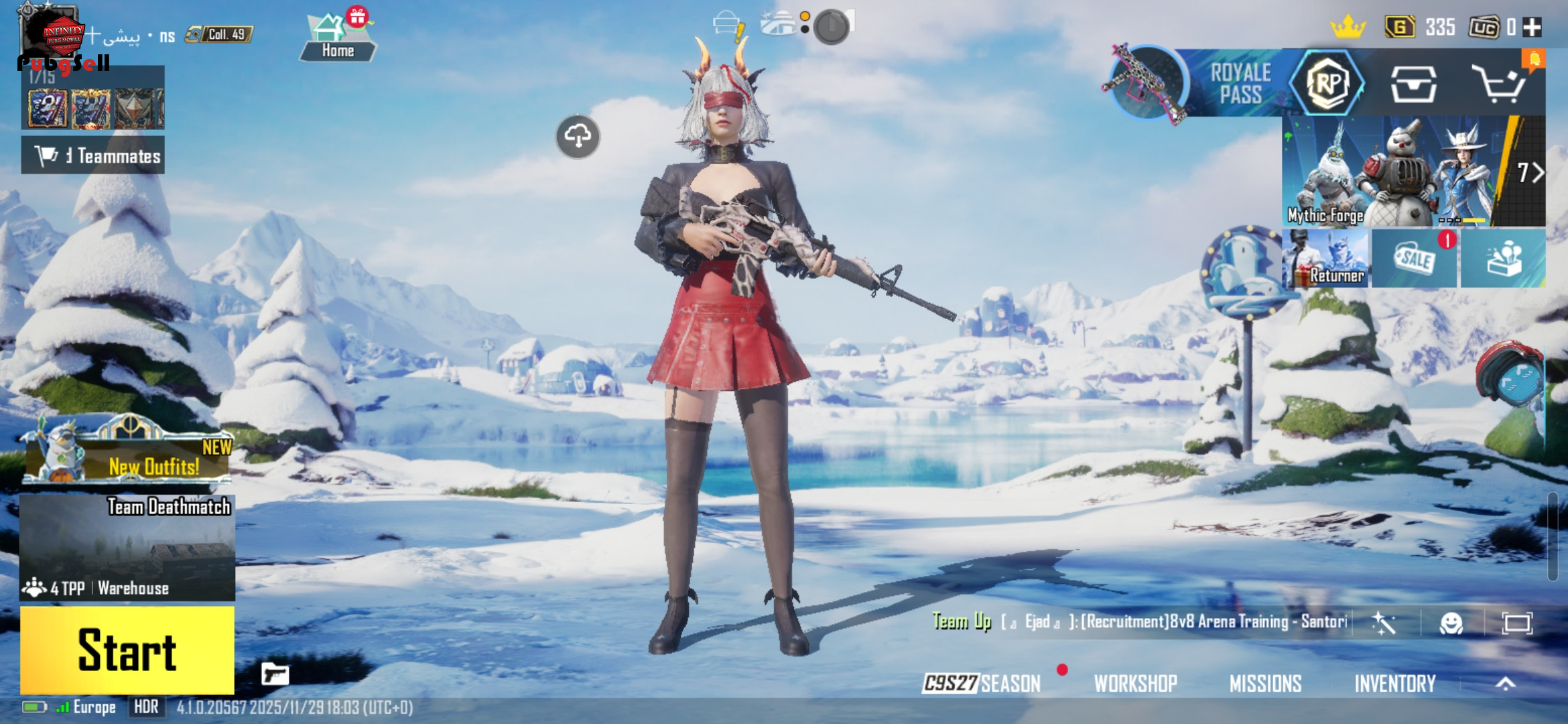Open the Inventory
The image size is (1568, 724).
click(x=1395, y=683)
